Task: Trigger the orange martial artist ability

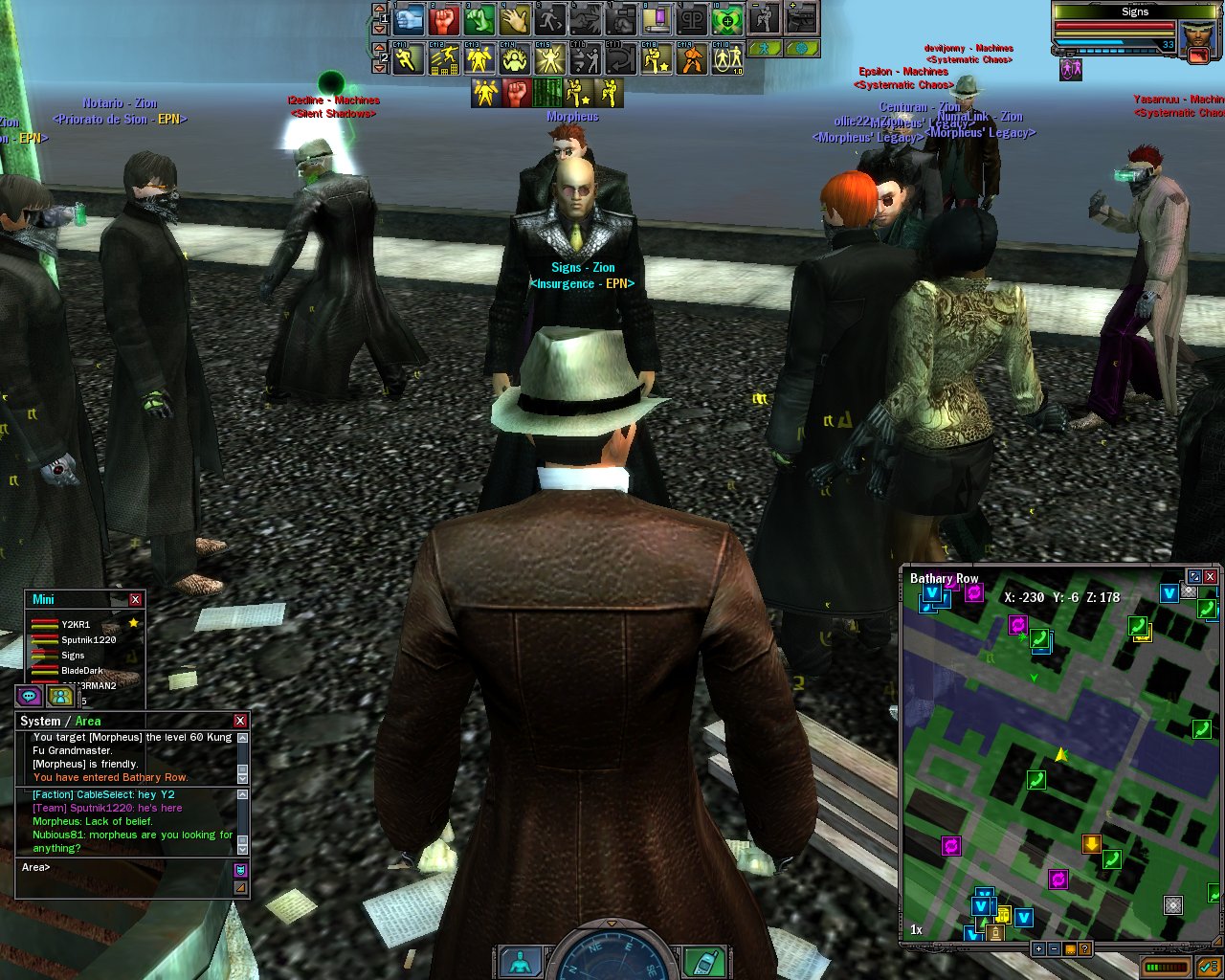Action: point(692,59)
